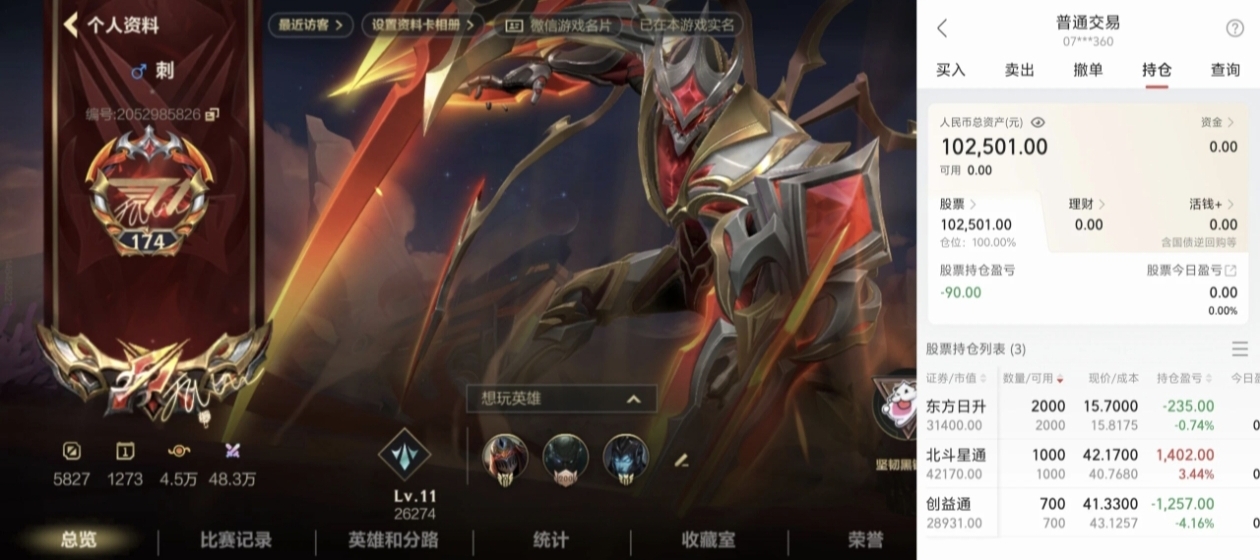The image size is (1260, 560).
Task: Expand the 想玩英雄 dropdown
Action: [x=632, y=399]
